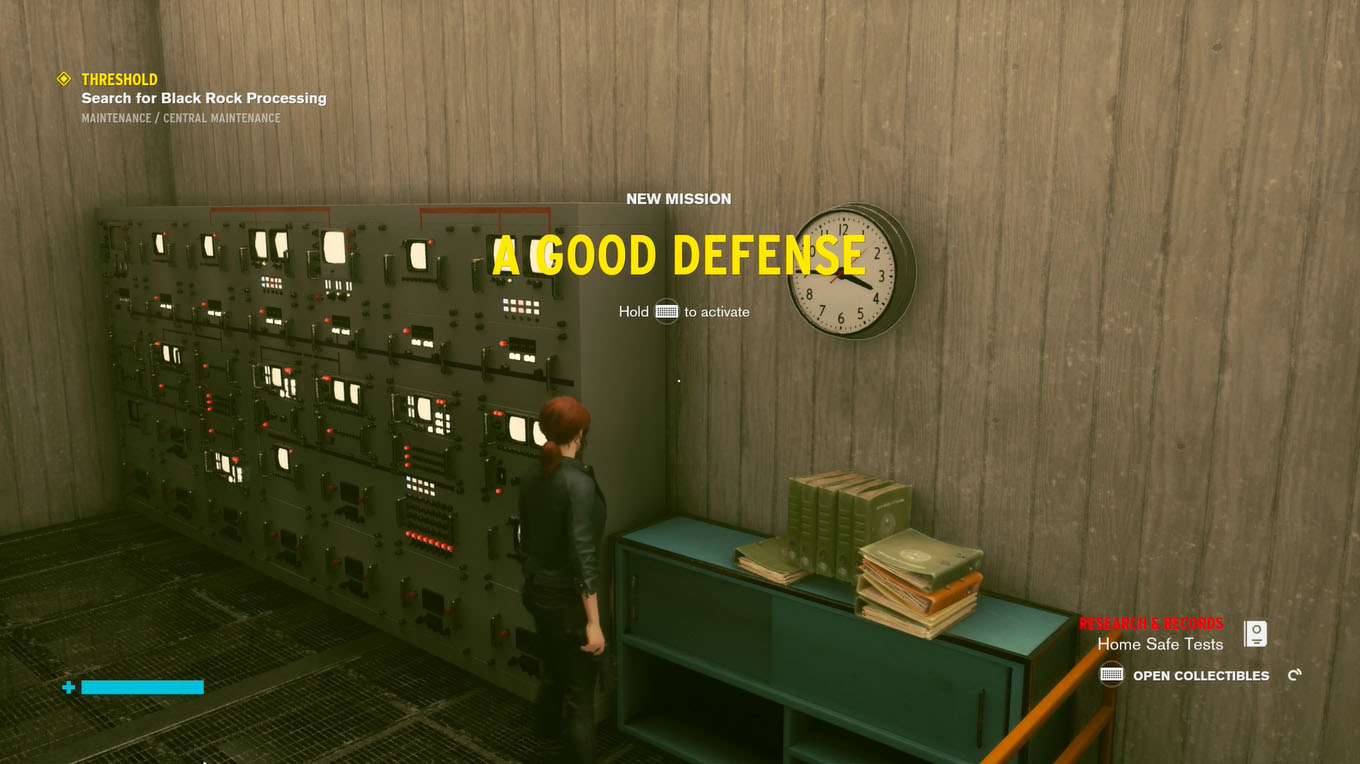Activate the A GOOD DEFENSE mission title
The width and height of the screenshot is (1360, 764).
coord(679,256)
